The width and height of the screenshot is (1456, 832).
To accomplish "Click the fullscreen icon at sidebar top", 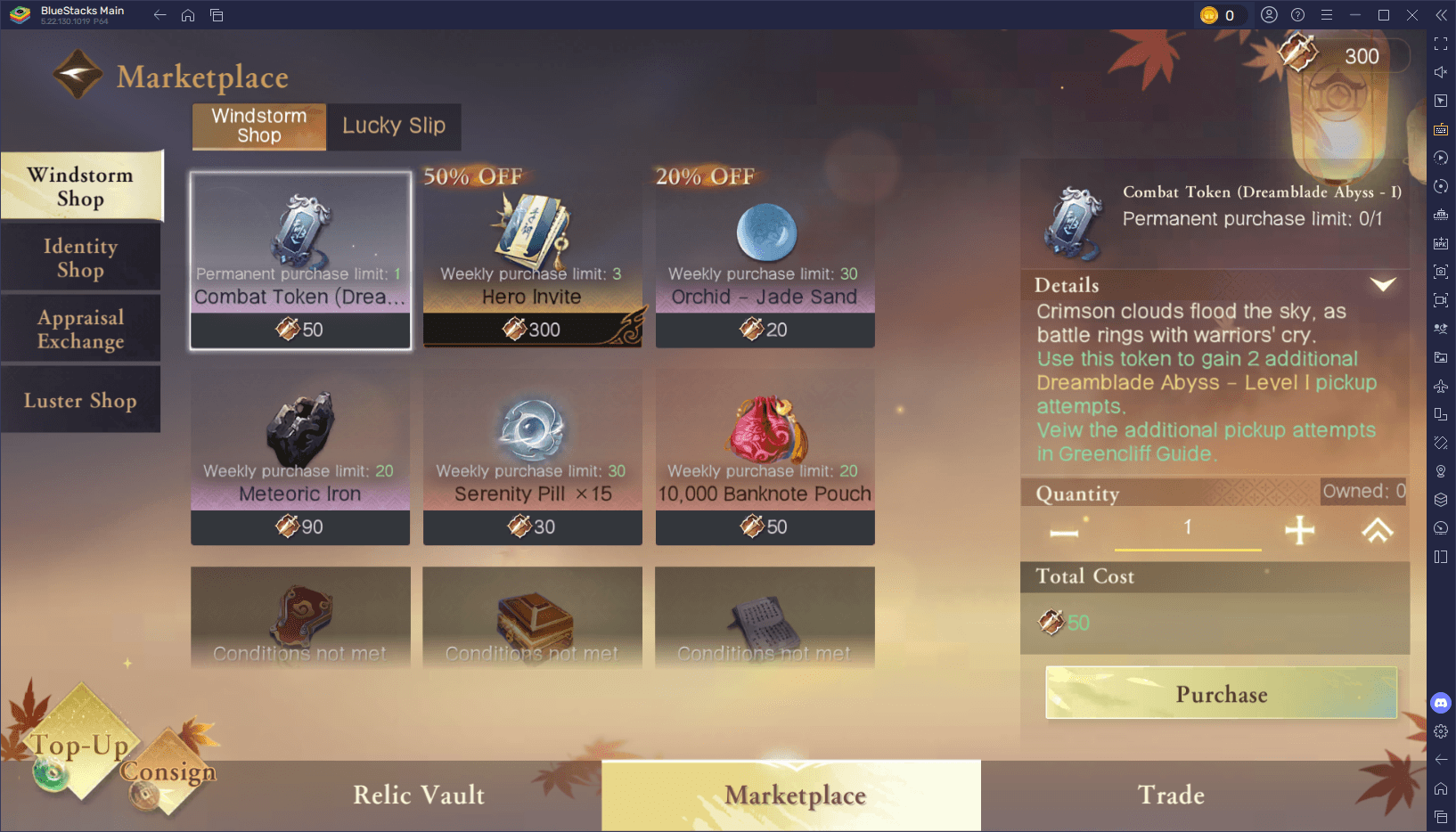I will (1441, 42).
